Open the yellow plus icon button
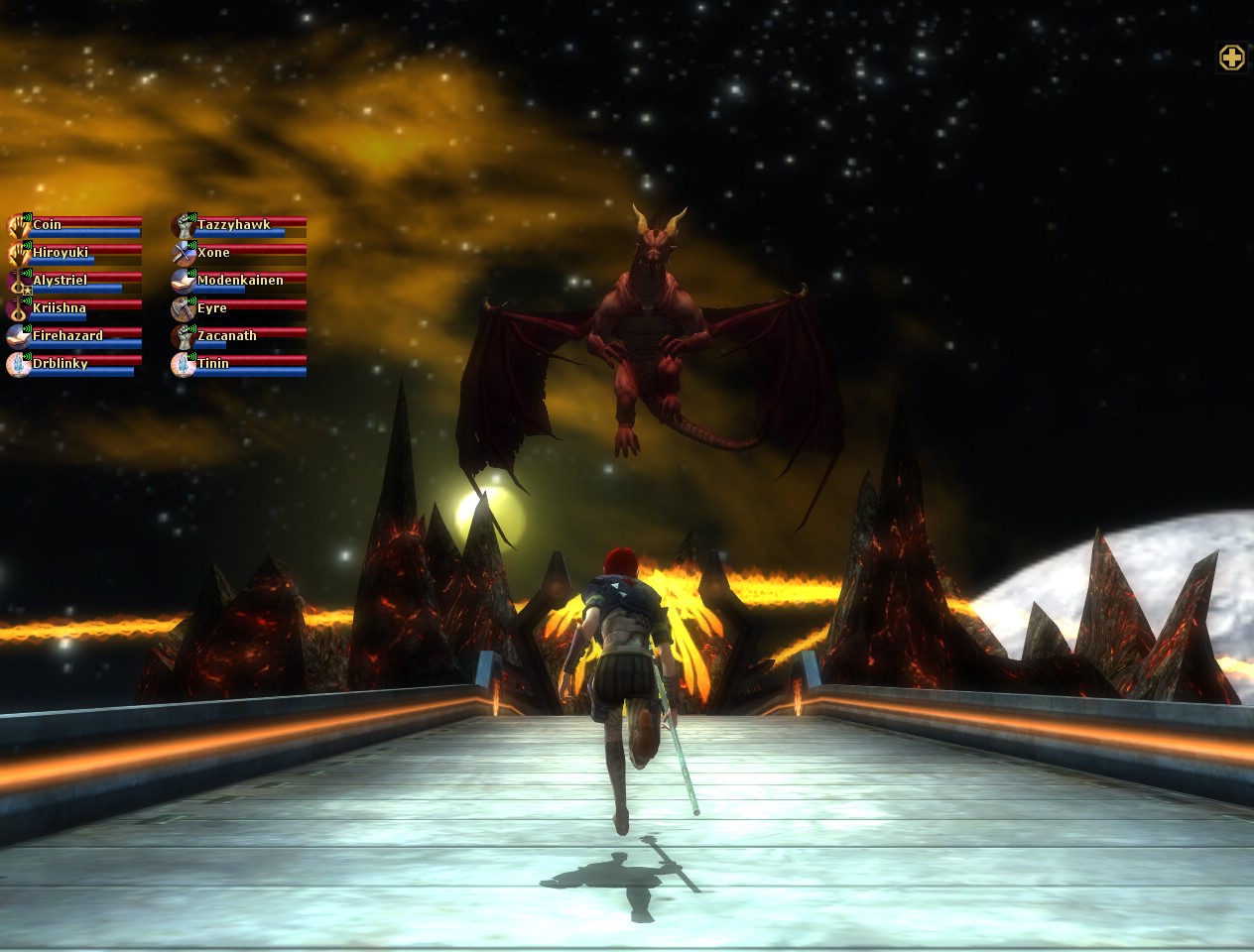The height and width of the screenshot is (952, 1254). click(x=1231, y=58)
